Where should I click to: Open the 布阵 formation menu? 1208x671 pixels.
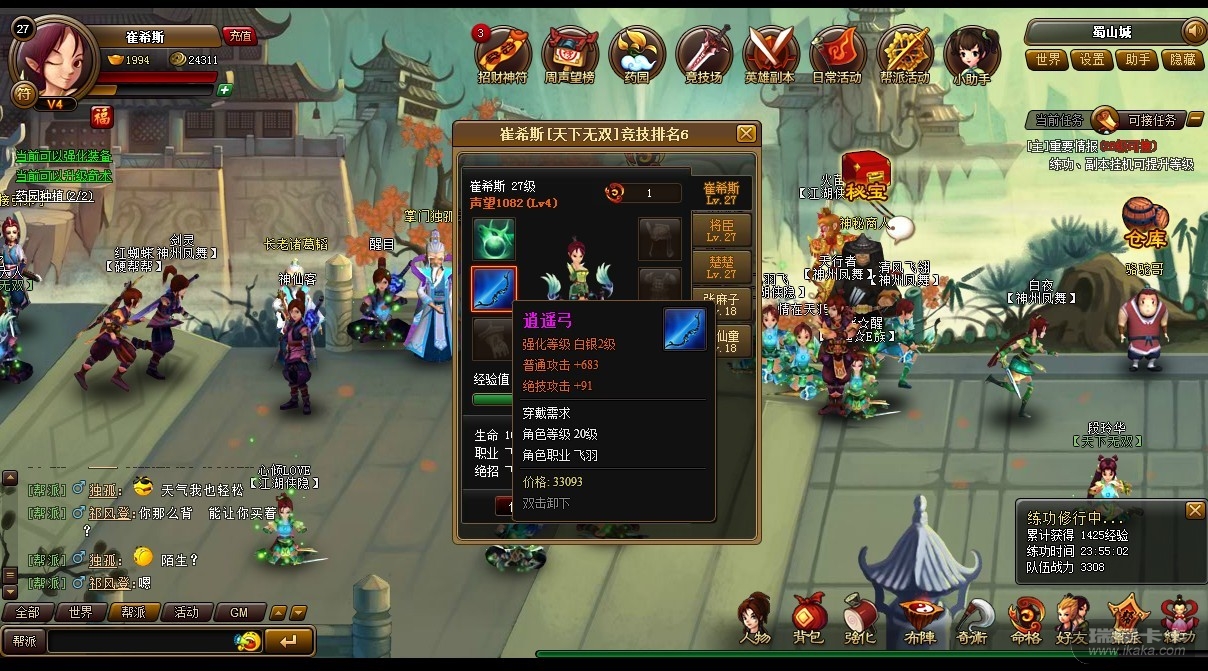click(x=918, y=620)
